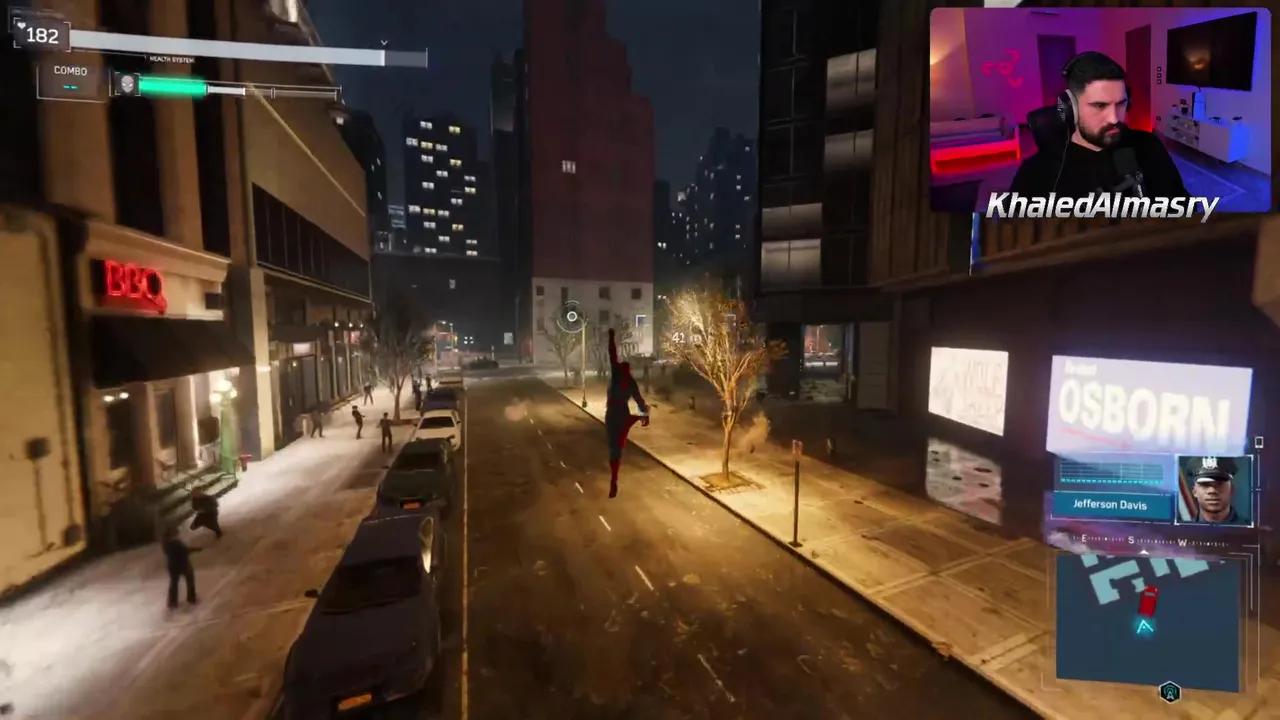Click the green health bar fill

click(170, 84)
